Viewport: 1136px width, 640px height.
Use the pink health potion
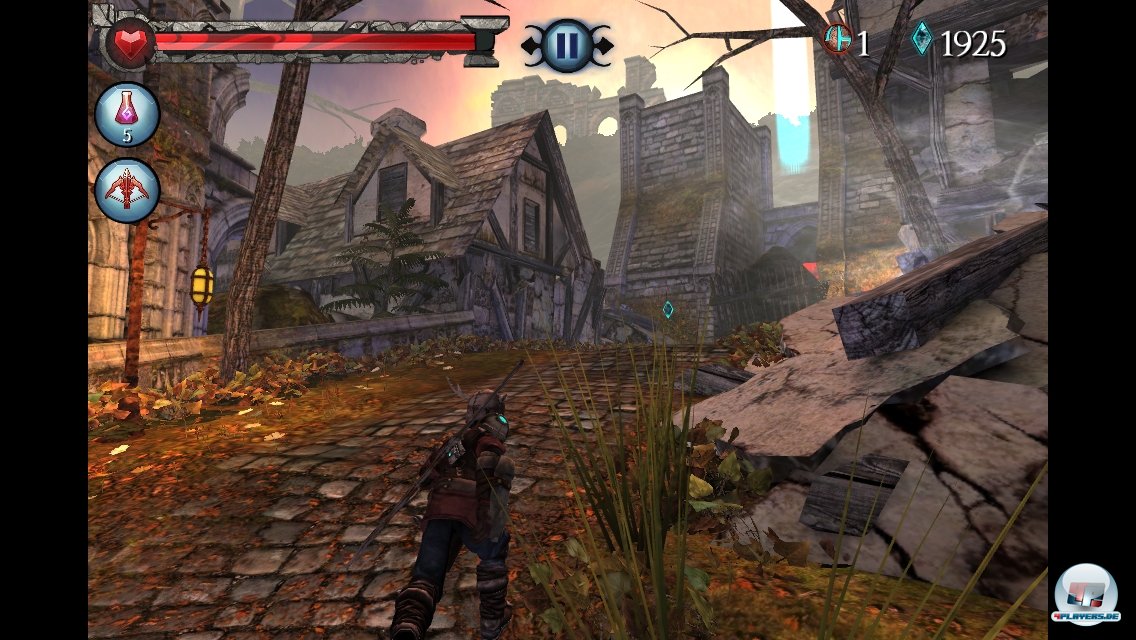(127, 115)
